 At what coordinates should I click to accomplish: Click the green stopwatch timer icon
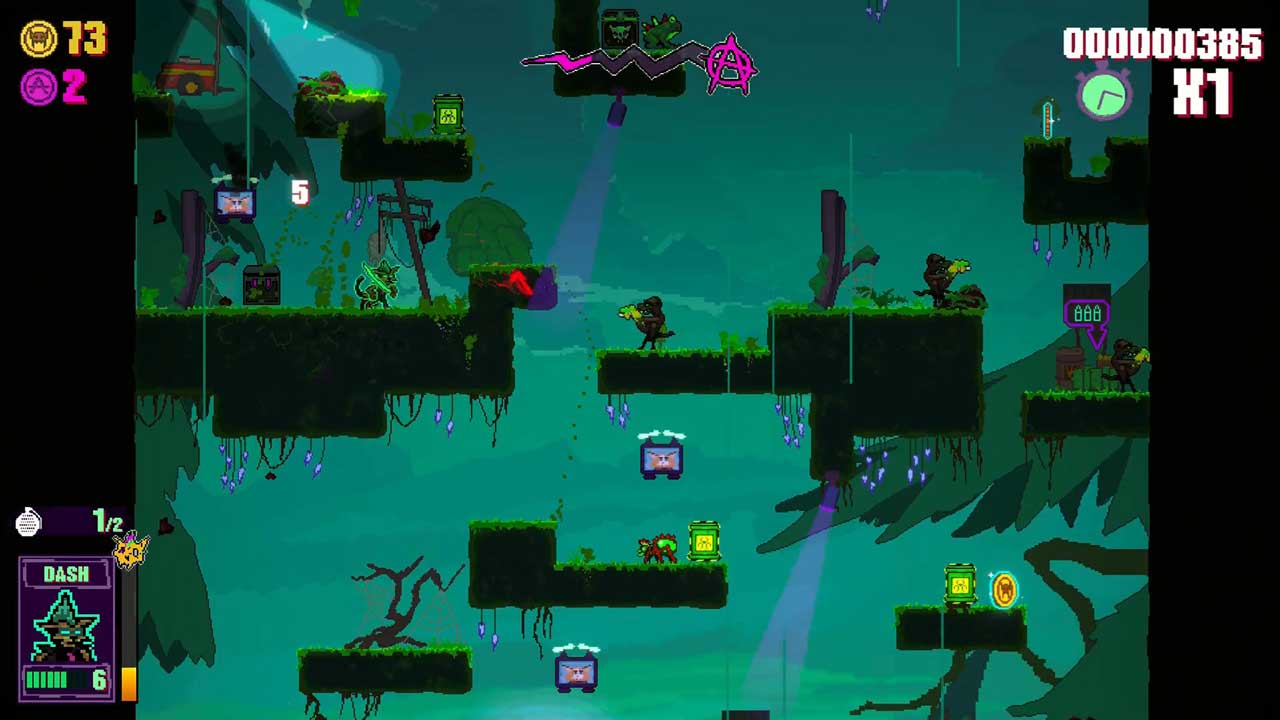(x=1104, y=93)
